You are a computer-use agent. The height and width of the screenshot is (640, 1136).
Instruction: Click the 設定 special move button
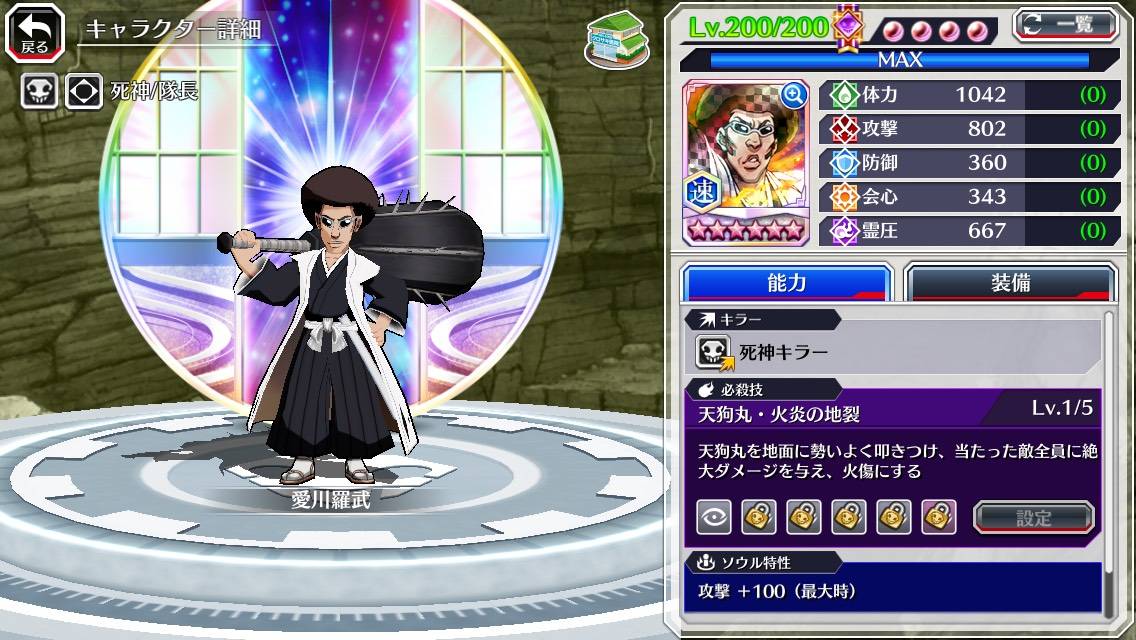(x=1034, y=517)
